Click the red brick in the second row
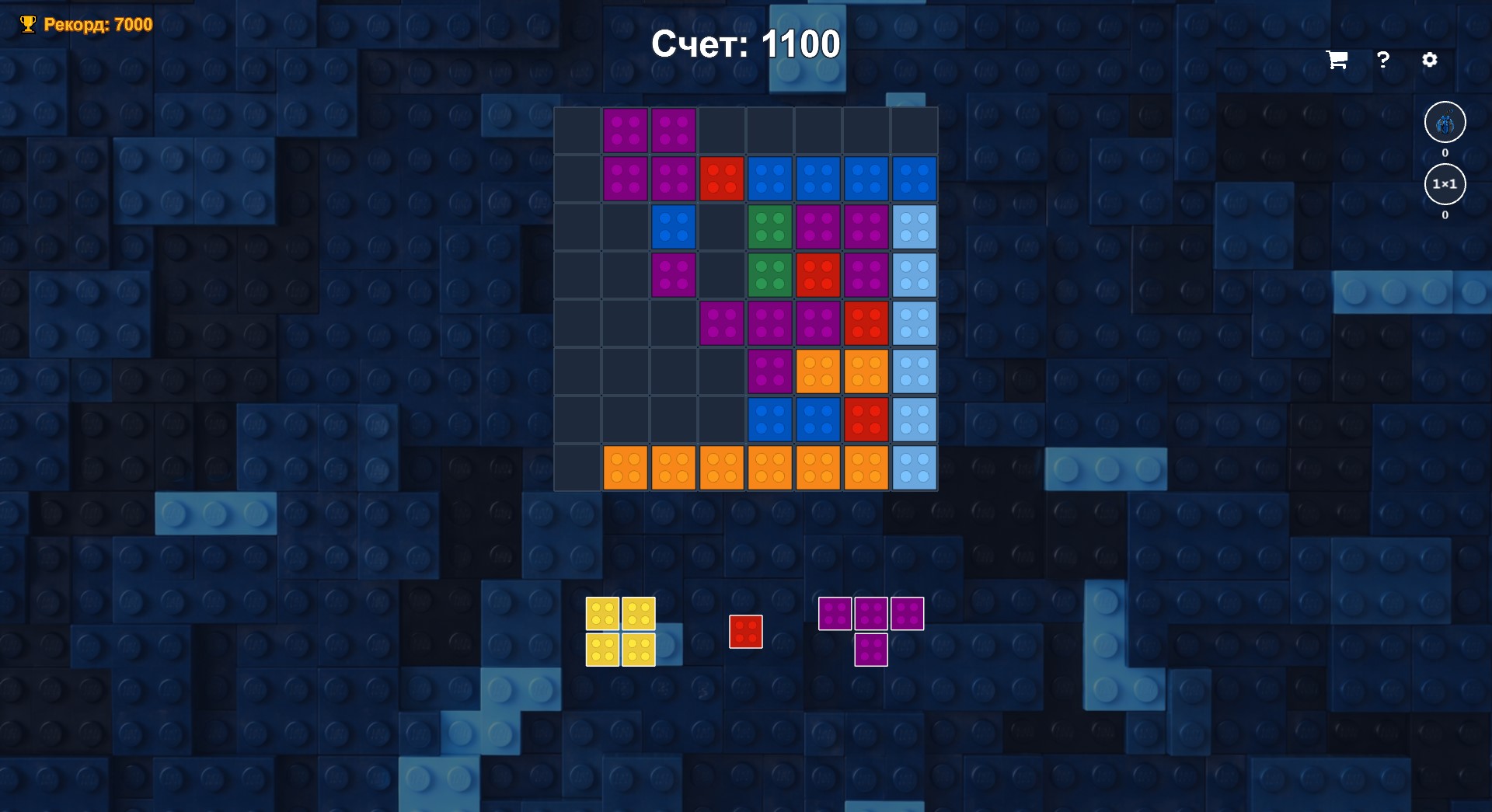This screenshot has width=1492, height=812. point(721,179)
